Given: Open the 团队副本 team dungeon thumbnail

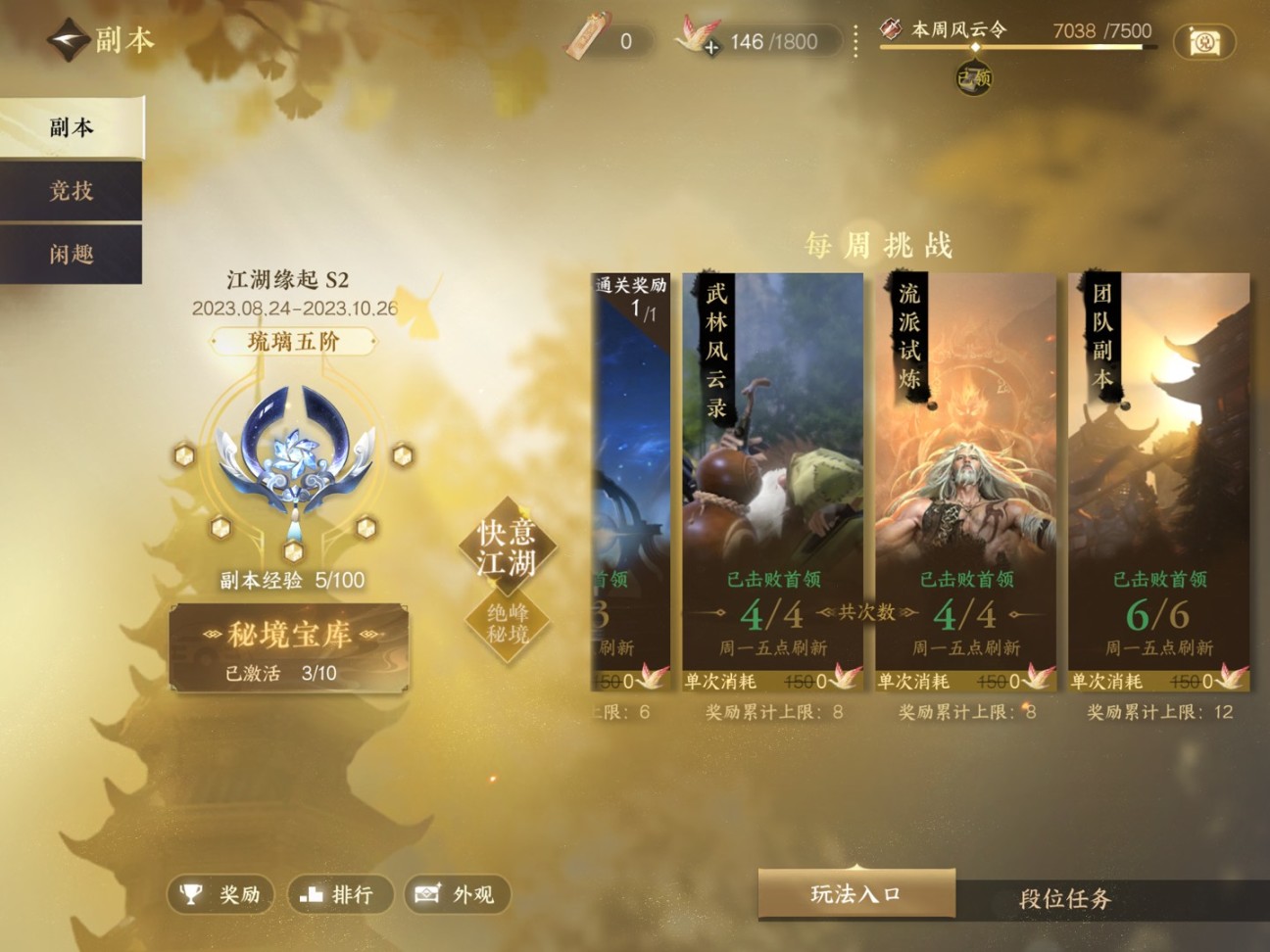Looking at the screenshot, I should coord(1159,470).
